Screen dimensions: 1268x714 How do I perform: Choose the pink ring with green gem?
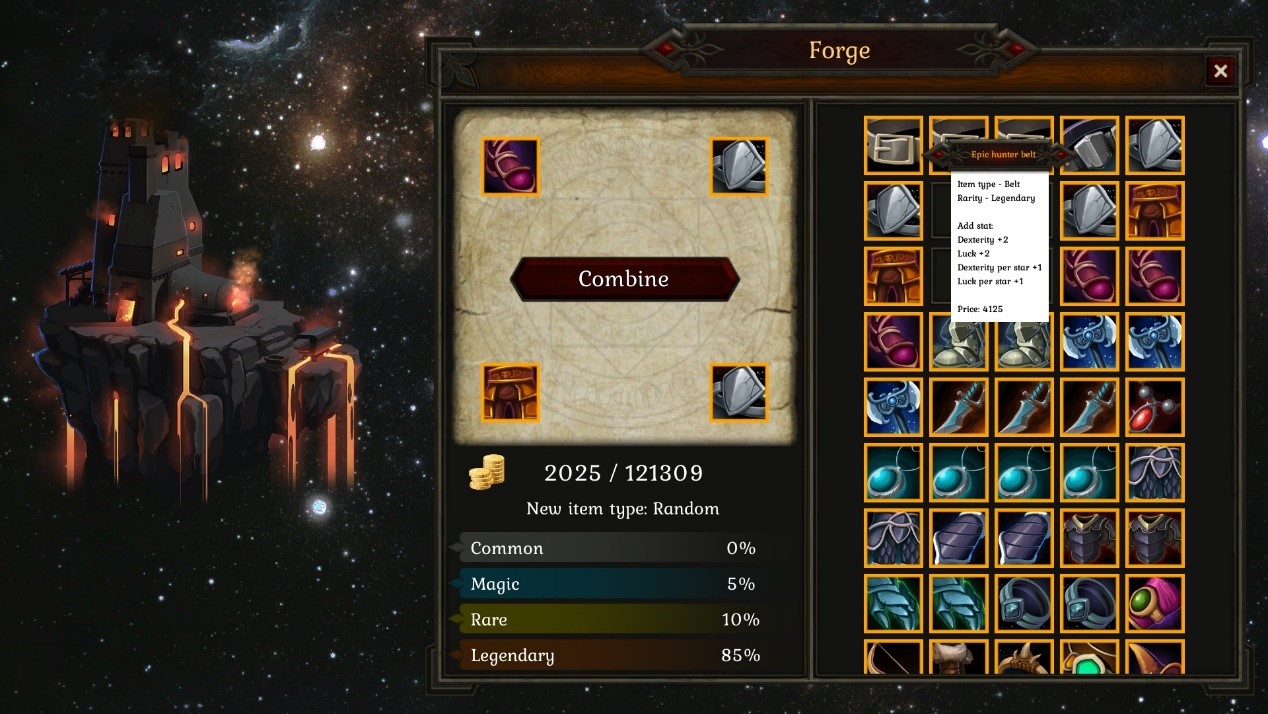click(x=1154, y=603)
